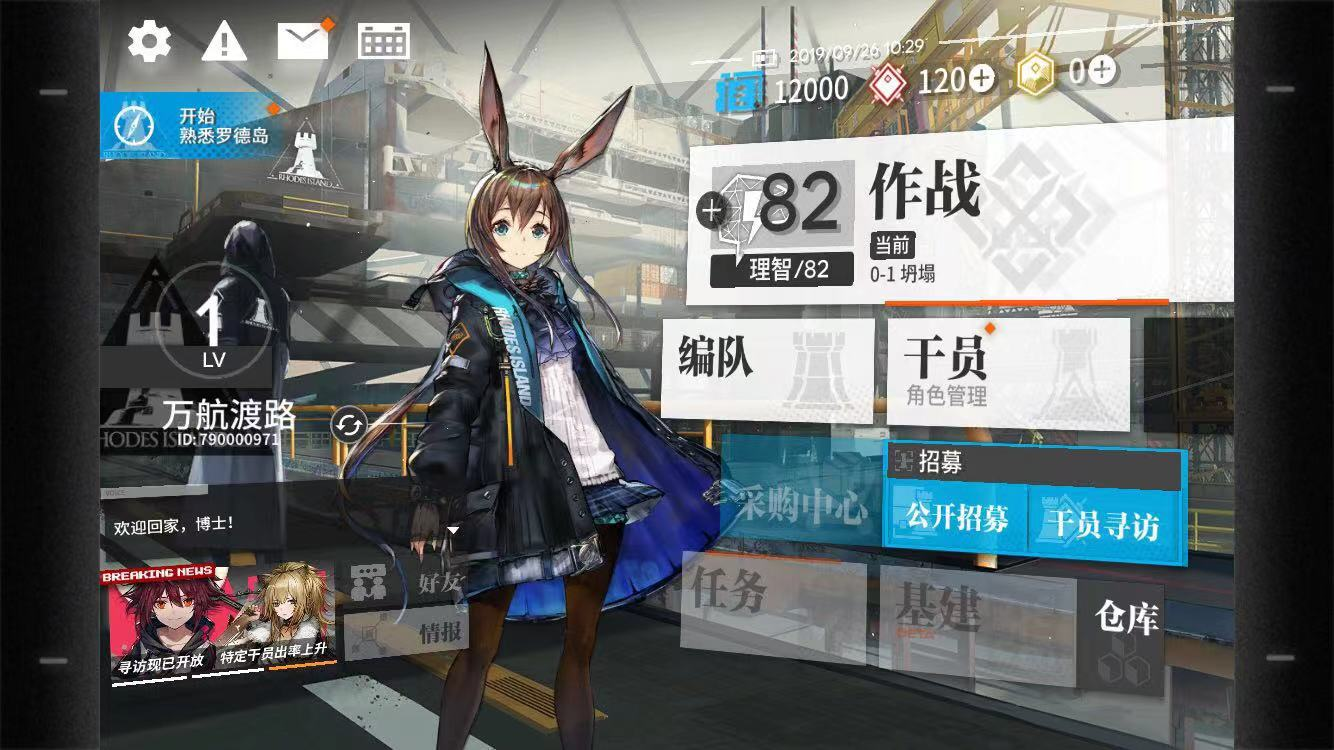
Task: Click the swap assistant circular arrows button
Action: click(x=348, y=426)
